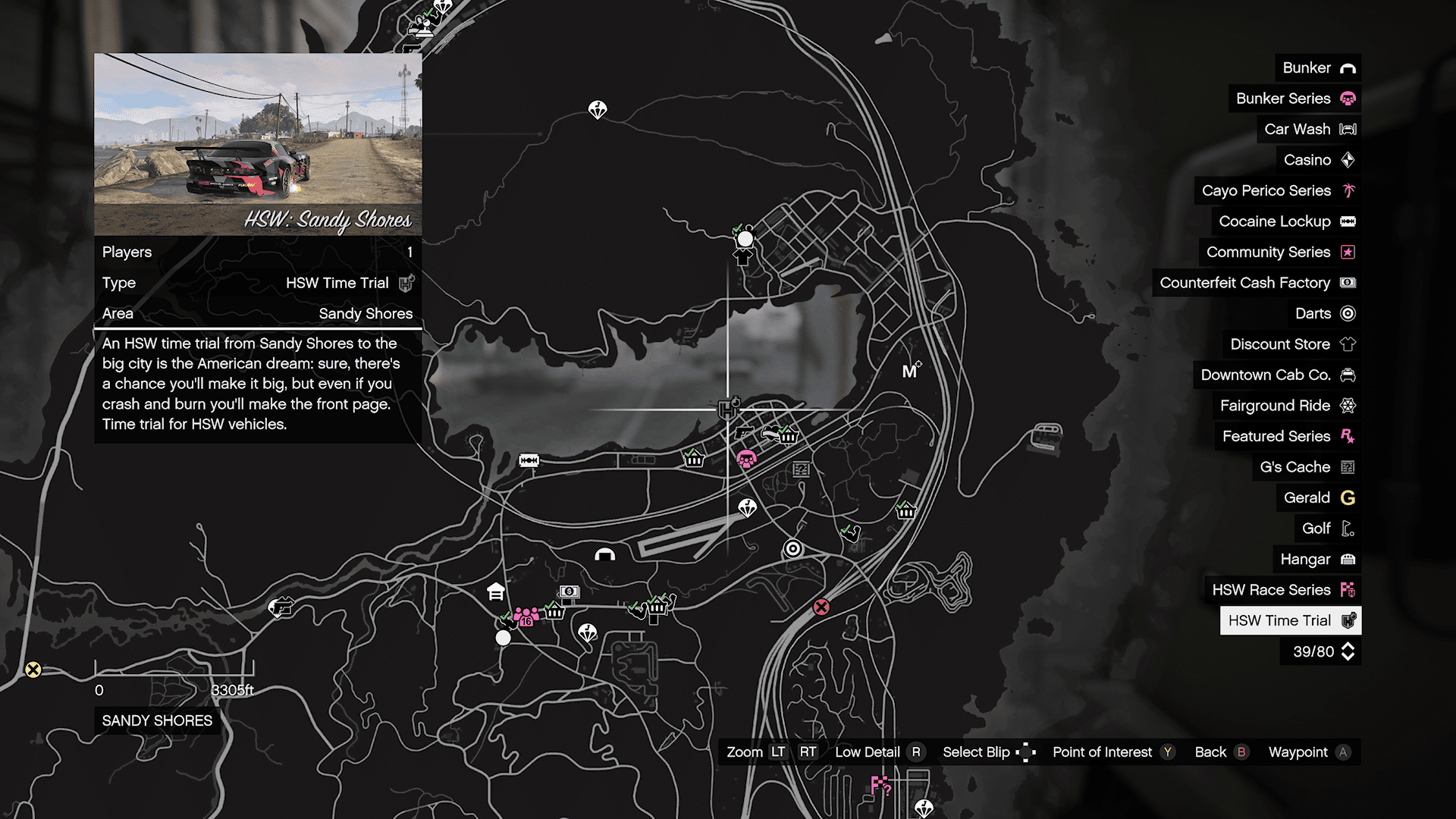Viewport: 1456px width, 819px height.
Task: Choose the Fairground Ride legend entry
Action: pos(1287,406)
